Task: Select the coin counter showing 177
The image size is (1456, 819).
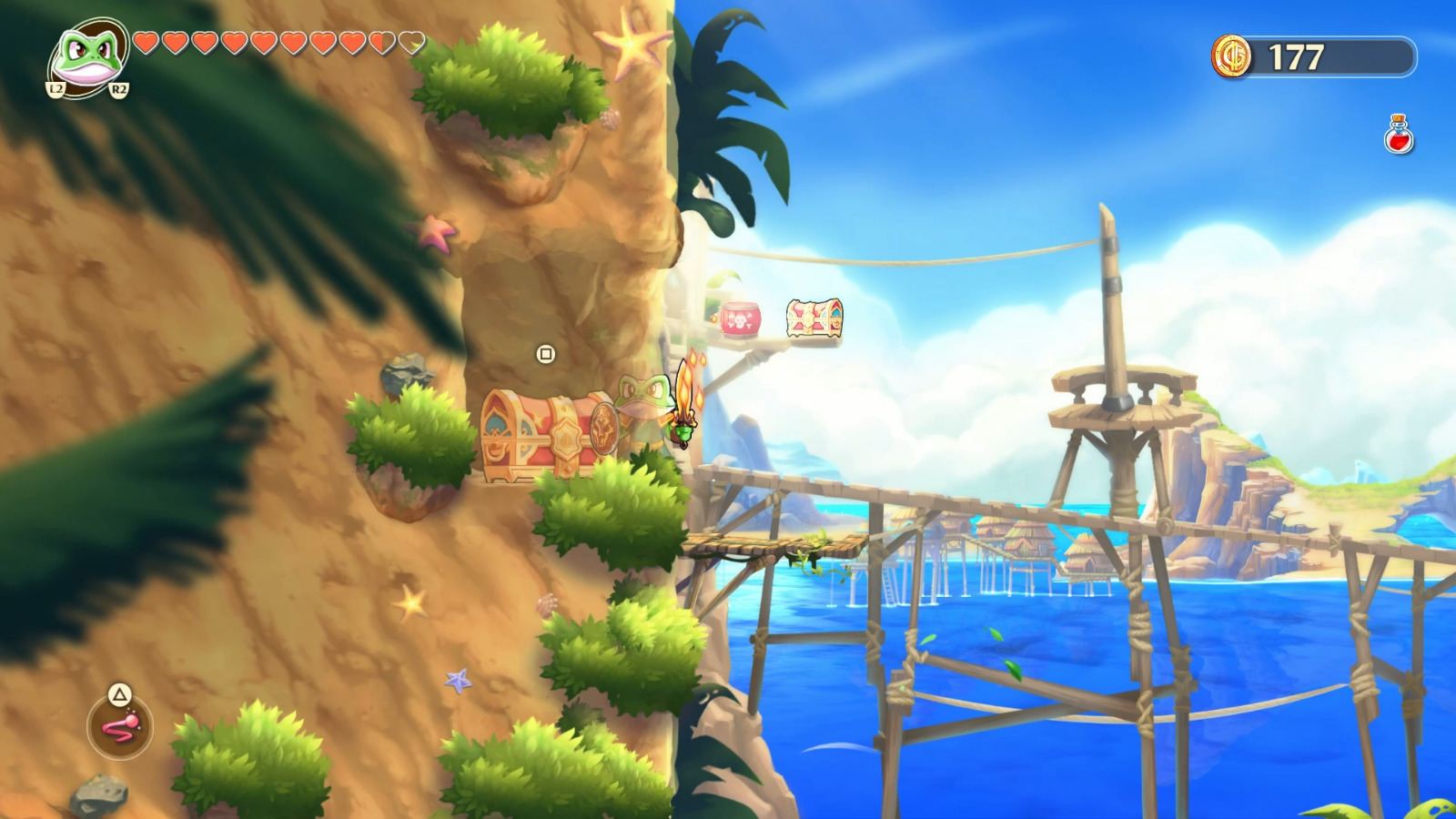Action: tap(1296, 55)
